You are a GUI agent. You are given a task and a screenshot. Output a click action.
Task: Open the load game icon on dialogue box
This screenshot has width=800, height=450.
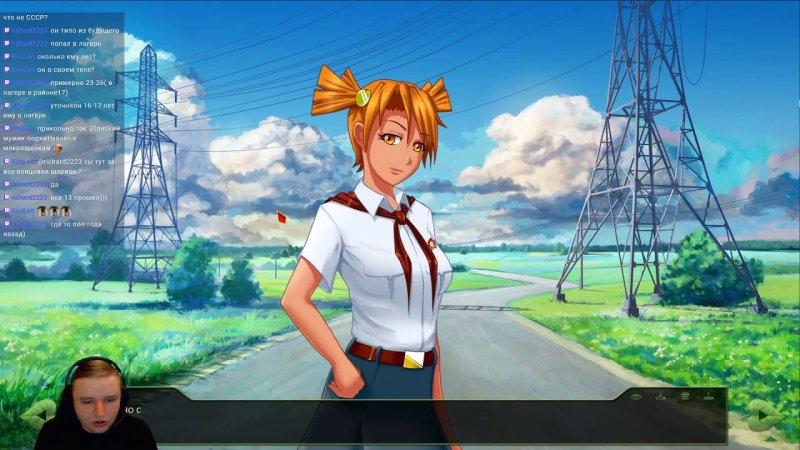709,397
